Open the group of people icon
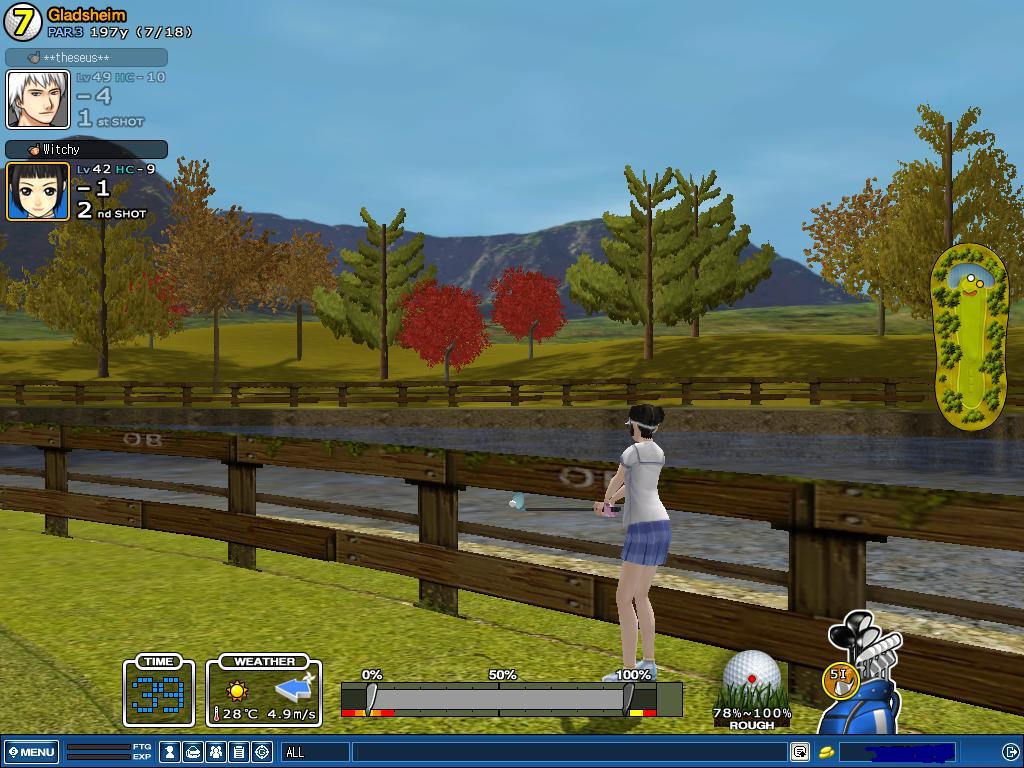 pos(216,752)
